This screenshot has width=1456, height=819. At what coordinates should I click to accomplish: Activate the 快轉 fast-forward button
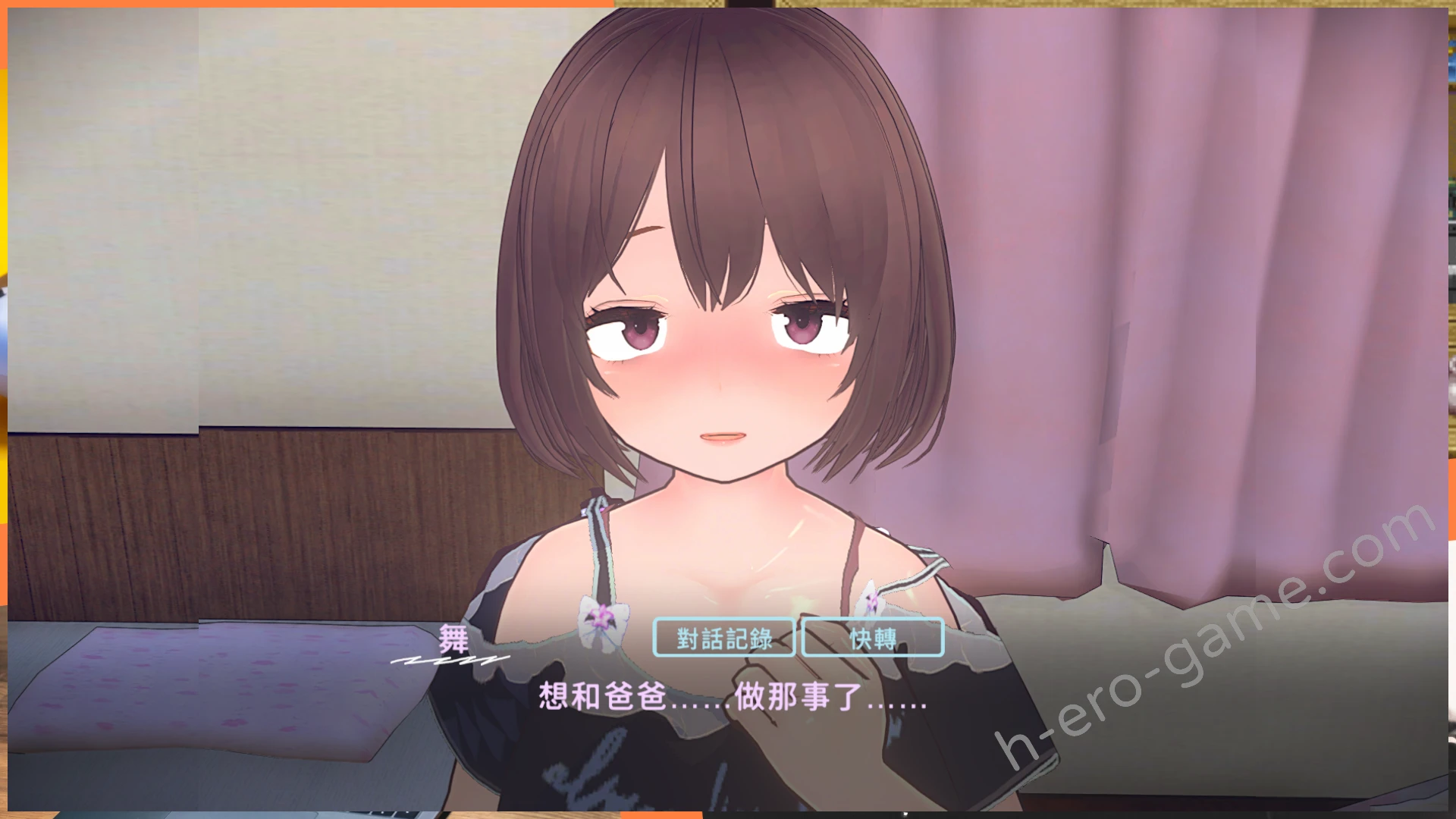click(872, 638)
